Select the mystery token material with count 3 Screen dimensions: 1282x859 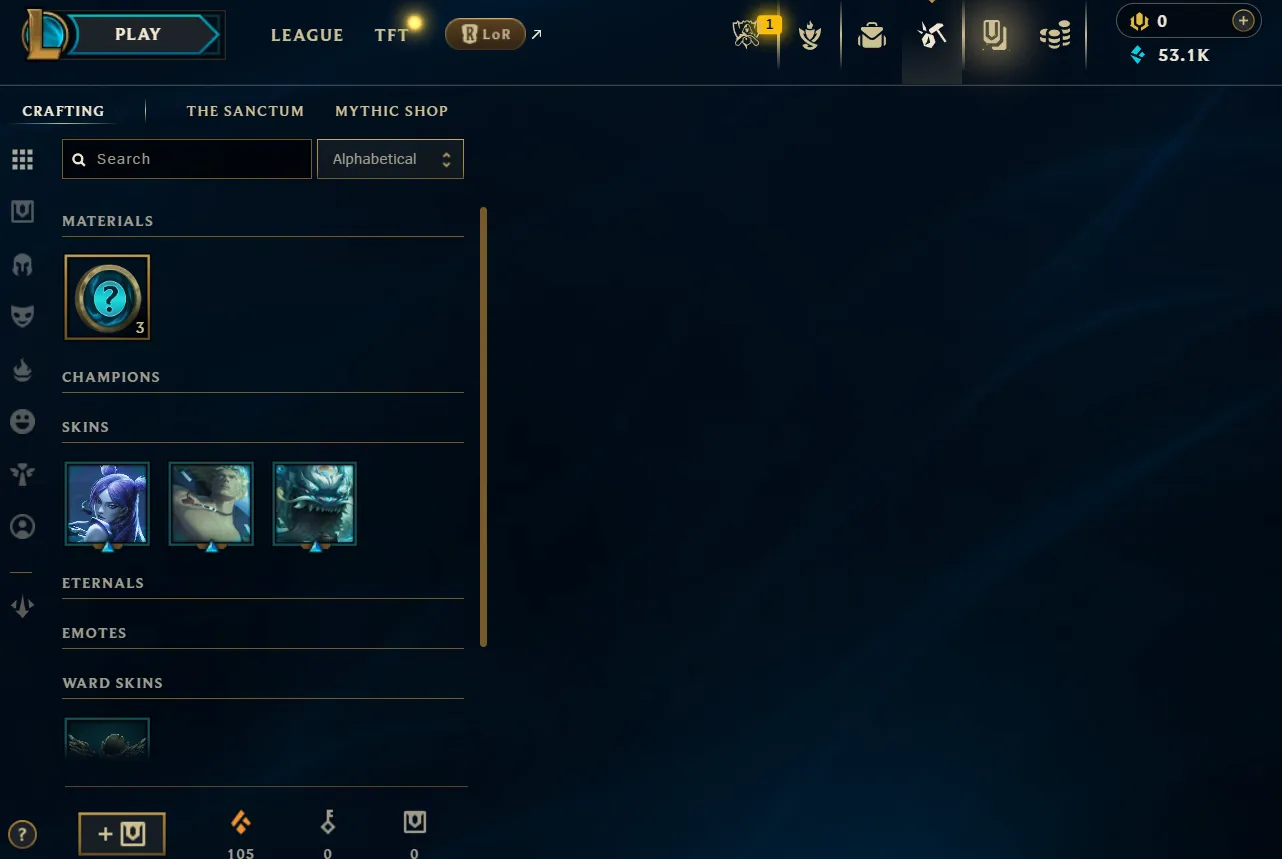pyautogui.click(x=107, y=297)
